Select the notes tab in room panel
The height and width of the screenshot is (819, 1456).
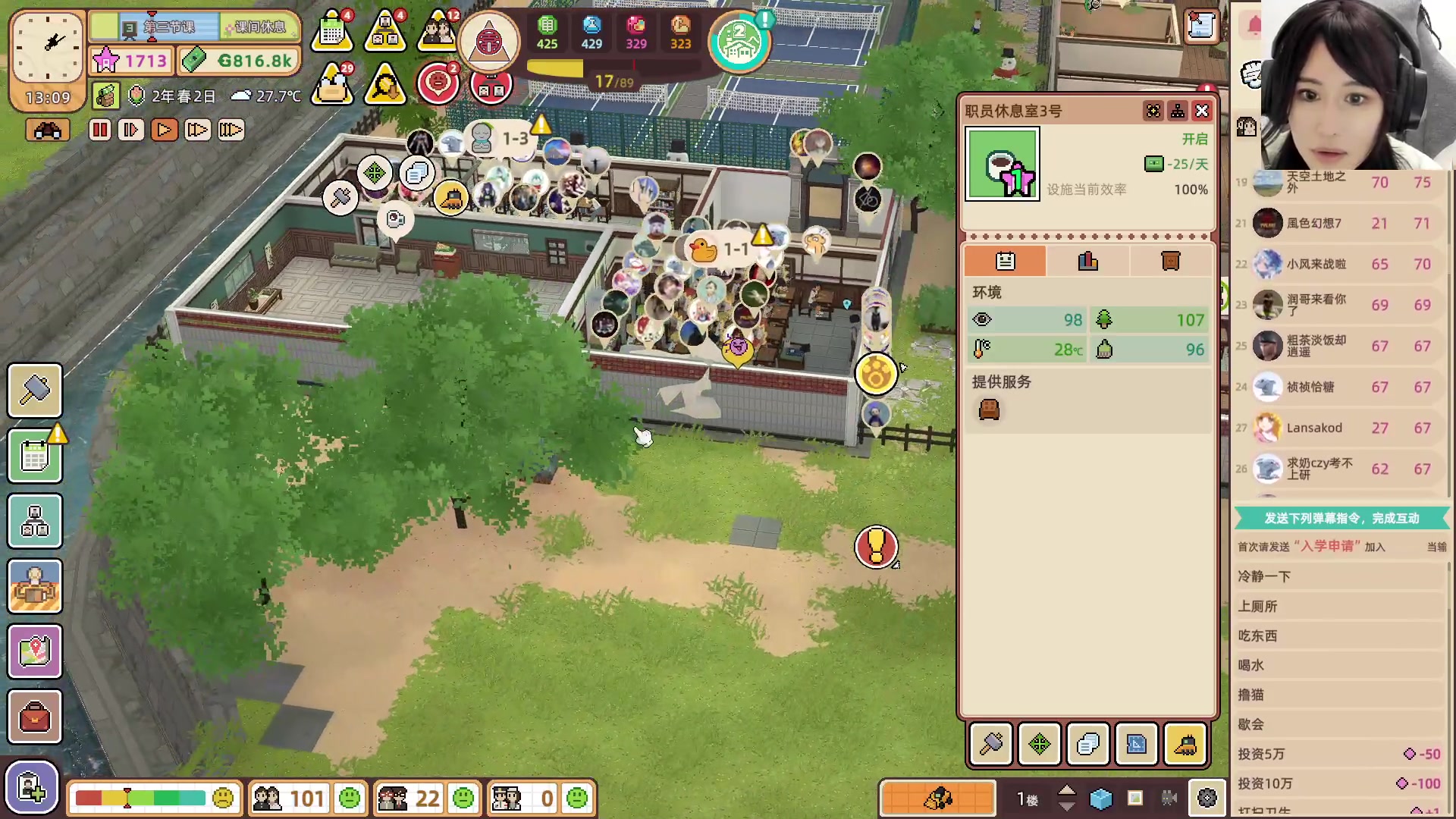tap(1006, 262)
